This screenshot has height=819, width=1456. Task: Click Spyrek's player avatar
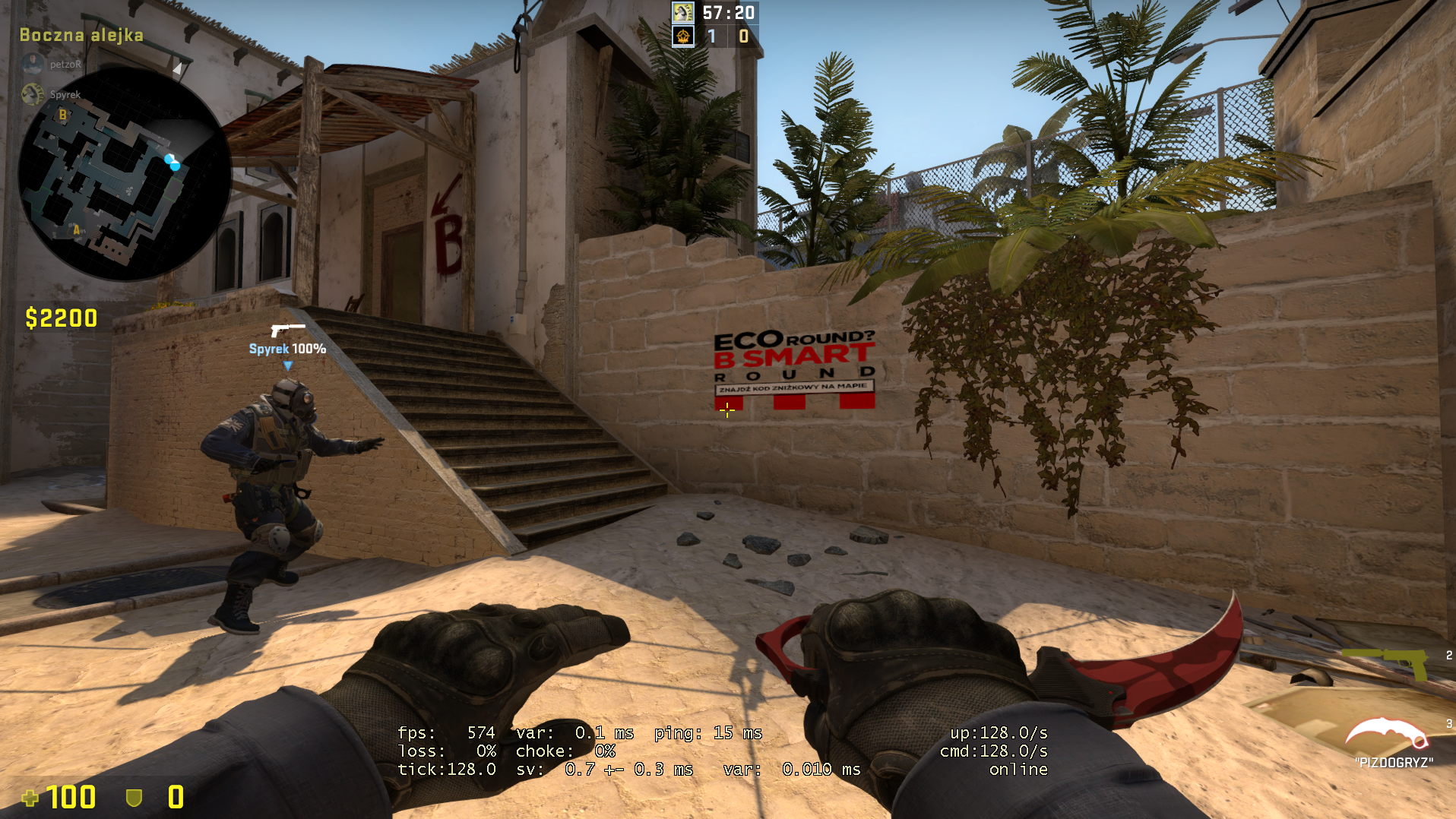point(33,94)
